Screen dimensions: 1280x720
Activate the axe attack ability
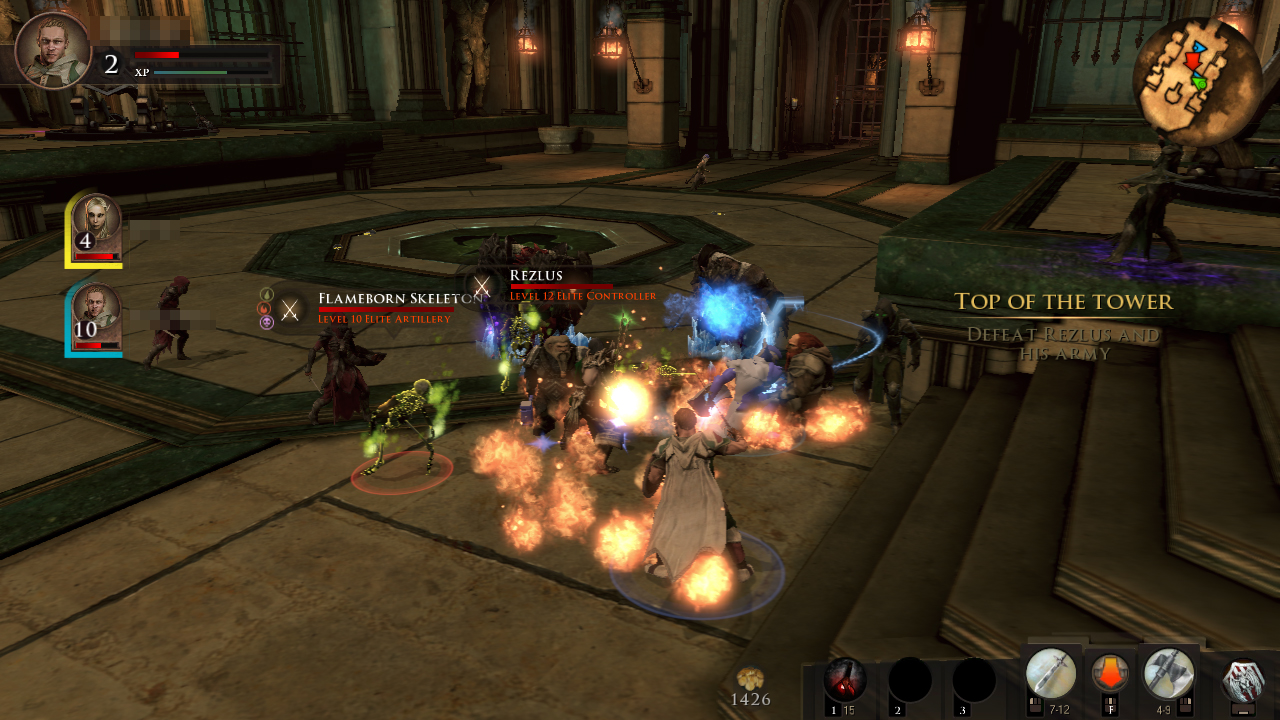coord(1168,673)
